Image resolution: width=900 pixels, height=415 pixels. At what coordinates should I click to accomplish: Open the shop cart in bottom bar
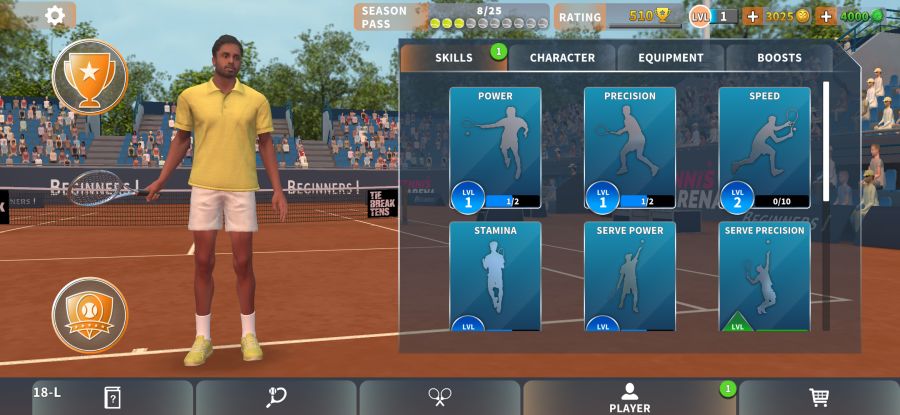click(x=819, y=397)
